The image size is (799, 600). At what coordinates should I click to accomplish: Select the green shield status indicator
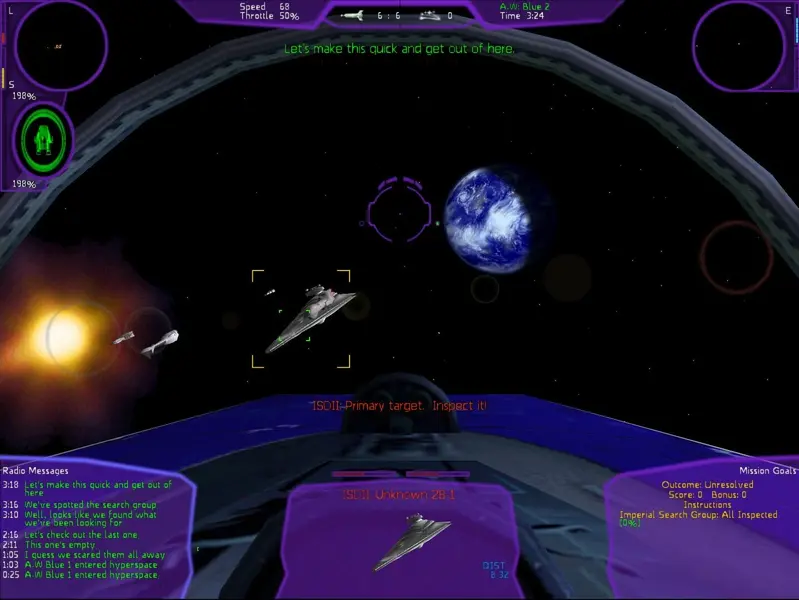pos(42,140)
